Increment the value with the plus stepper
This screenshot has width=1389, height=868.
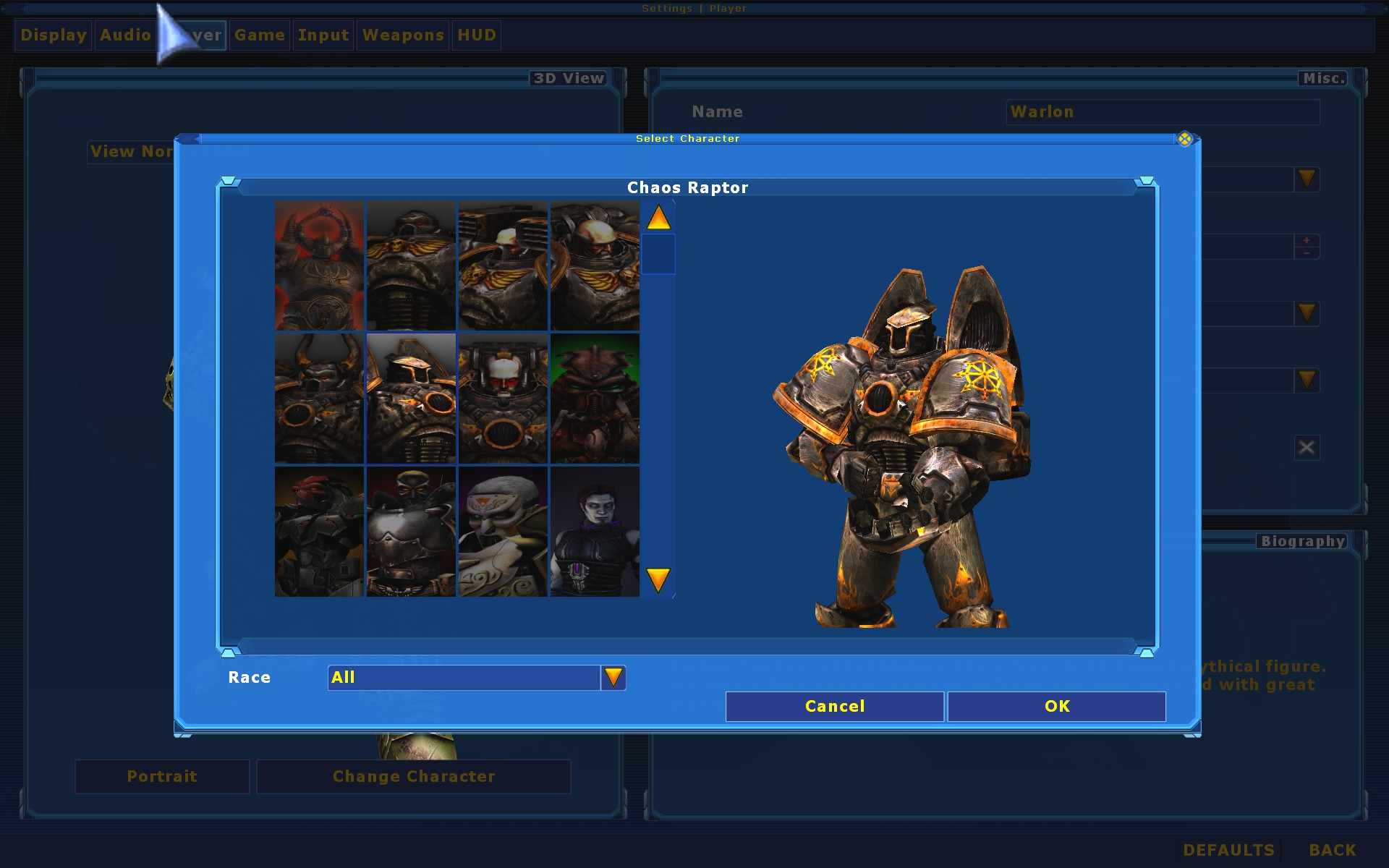[1307, 239]
